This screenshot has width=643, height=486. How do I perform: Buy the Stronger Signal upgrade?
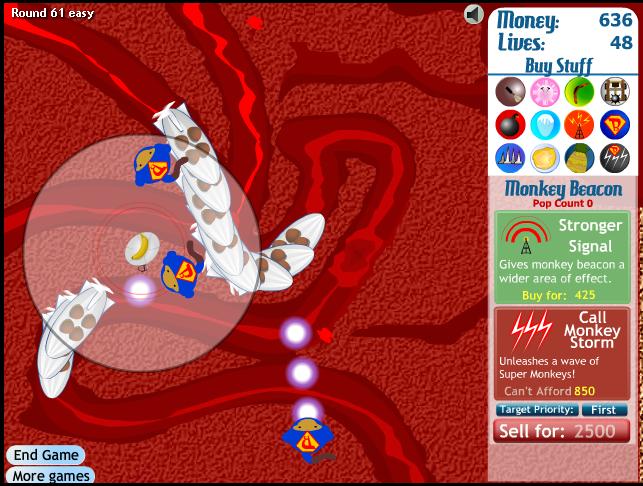tap(562, 257)
